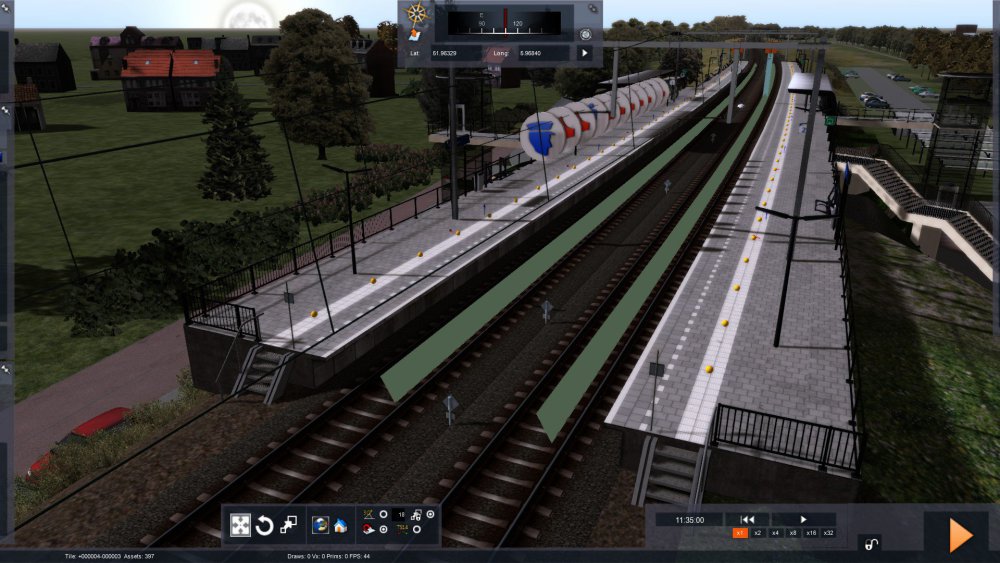Click the blue house home icon
The width and height of the screenshot is (1000, 563).
(x=340, y=524)
